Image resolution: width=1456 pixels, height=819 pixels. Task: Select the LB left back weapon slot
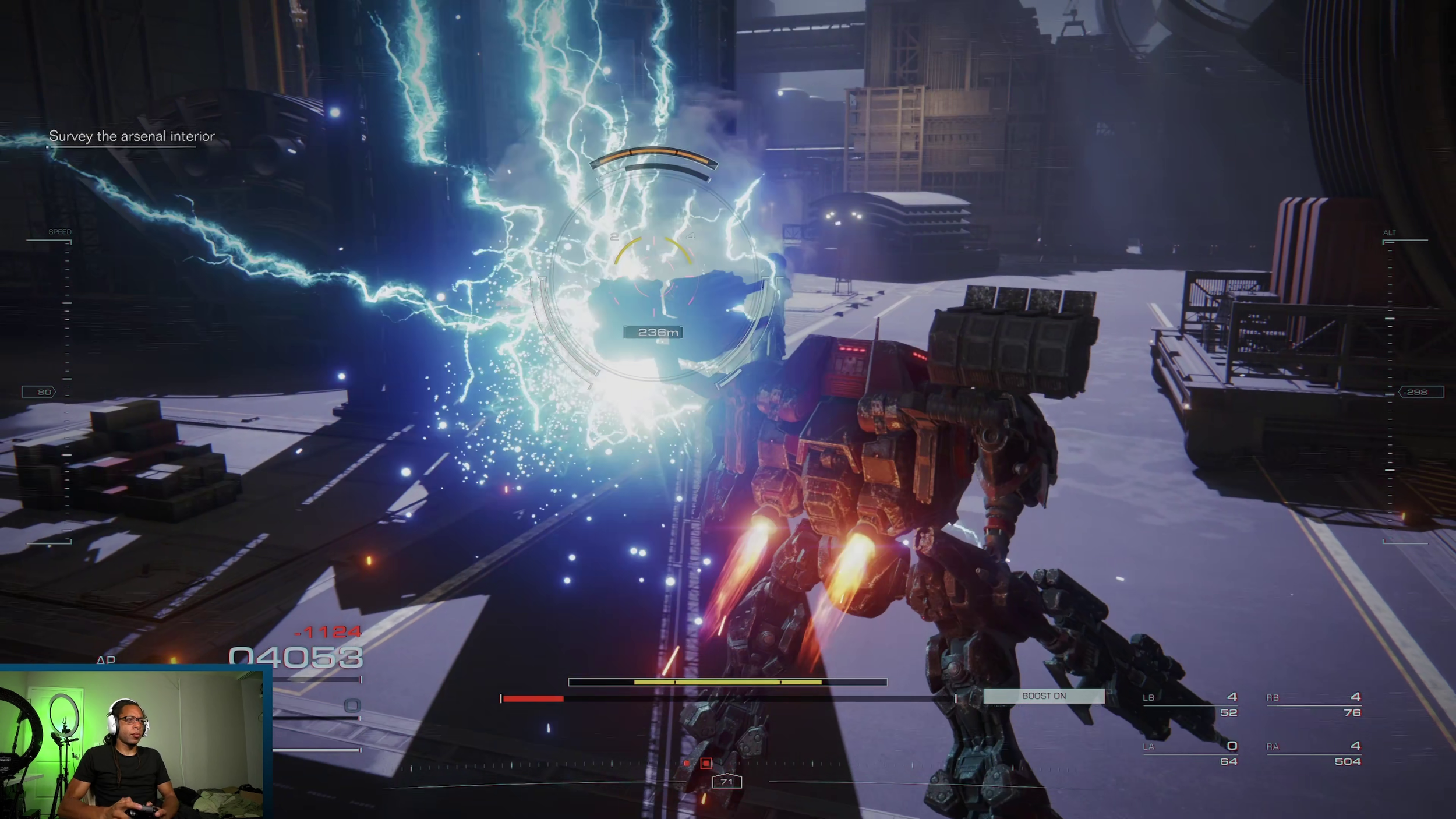(1190, 705)
